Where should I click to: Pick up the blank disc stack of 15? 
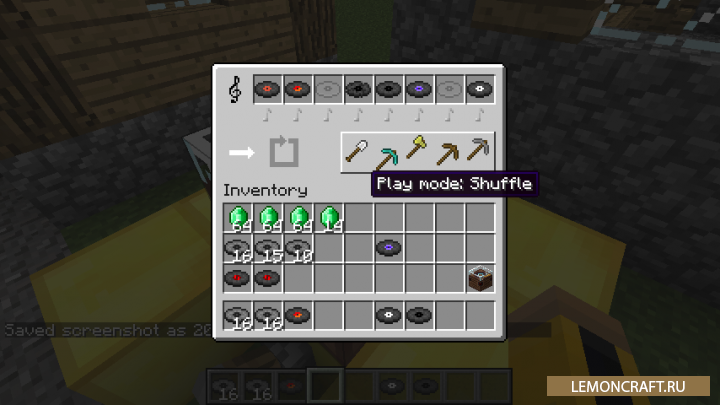click(268, 247)
